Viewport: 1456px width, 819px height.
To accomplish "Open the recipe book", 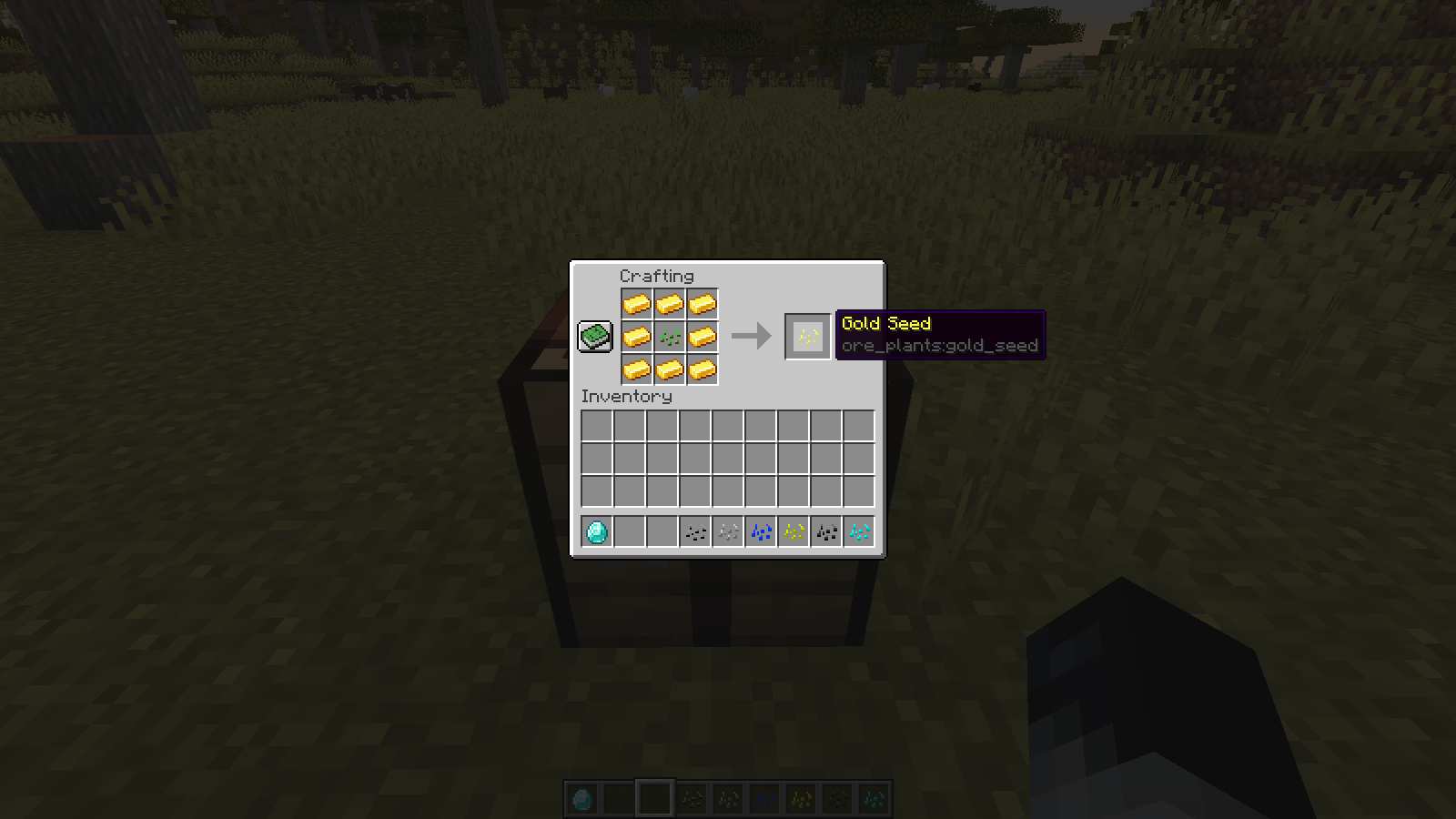I will pos(596,337).
